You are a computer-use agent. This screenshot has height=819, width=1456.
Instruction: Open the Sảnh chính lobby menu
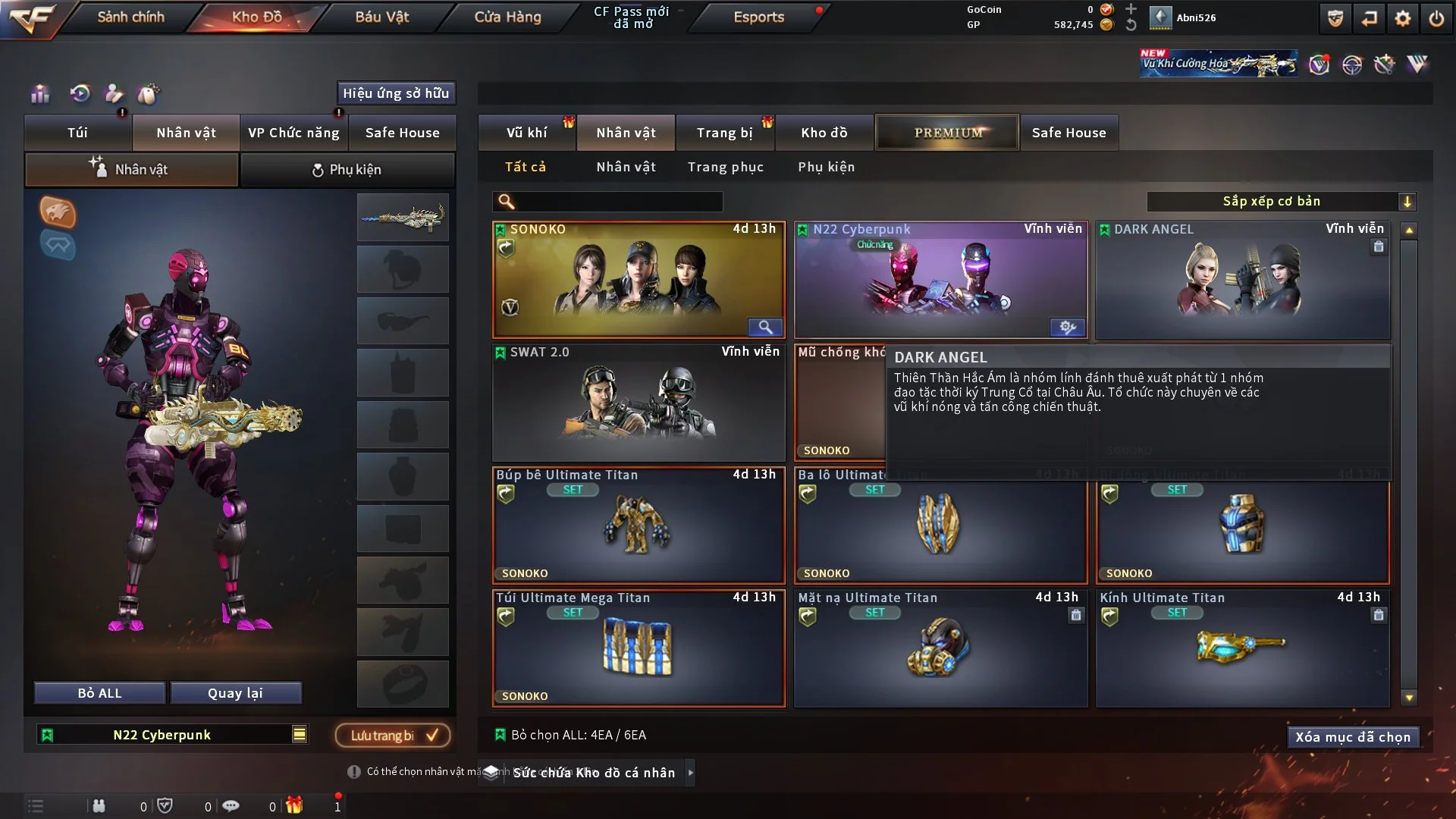130,17
